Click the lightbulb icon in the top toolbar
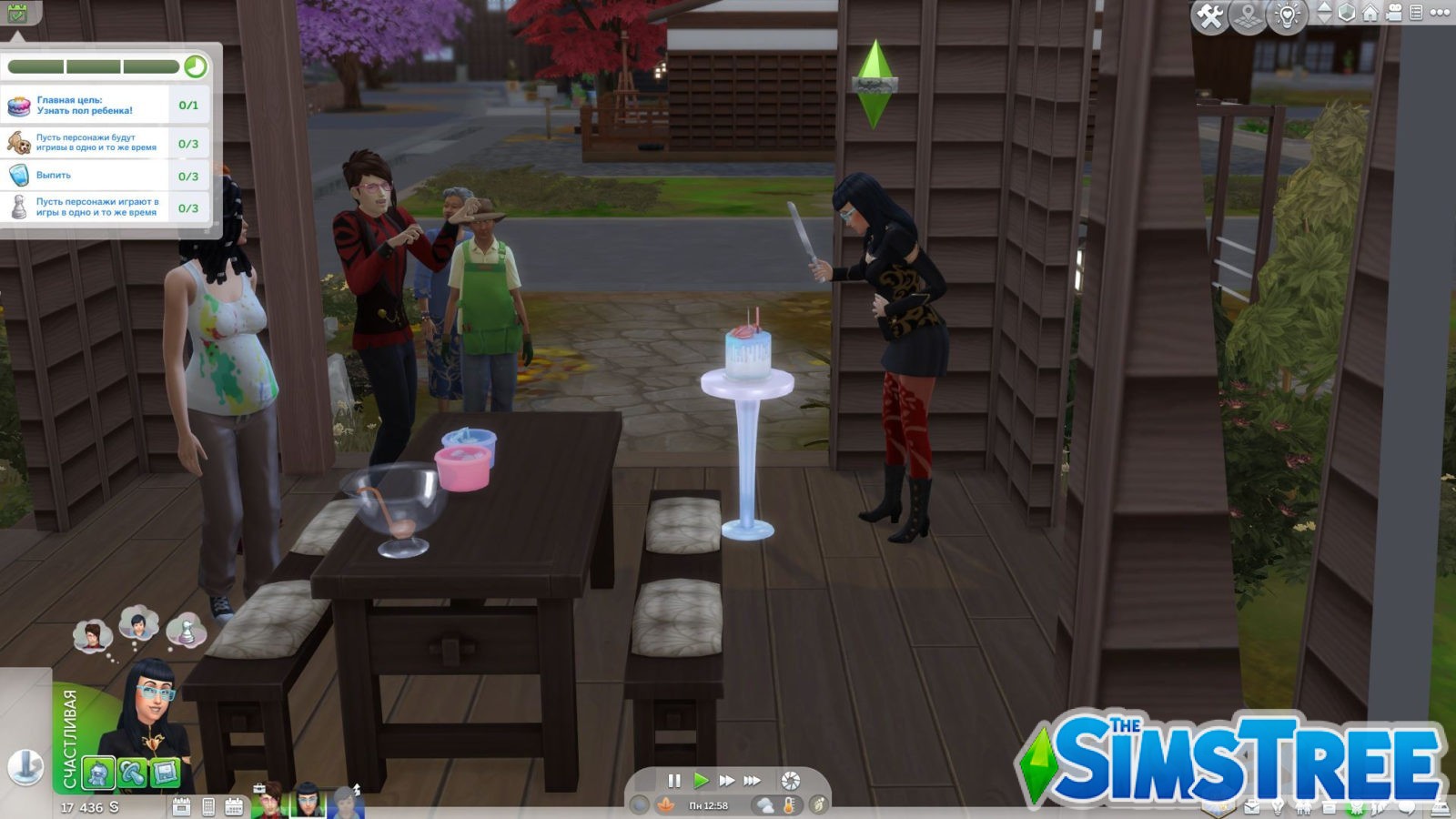Image resolution: width=1456 pixels, height=819 pixels. point(1287,13)
